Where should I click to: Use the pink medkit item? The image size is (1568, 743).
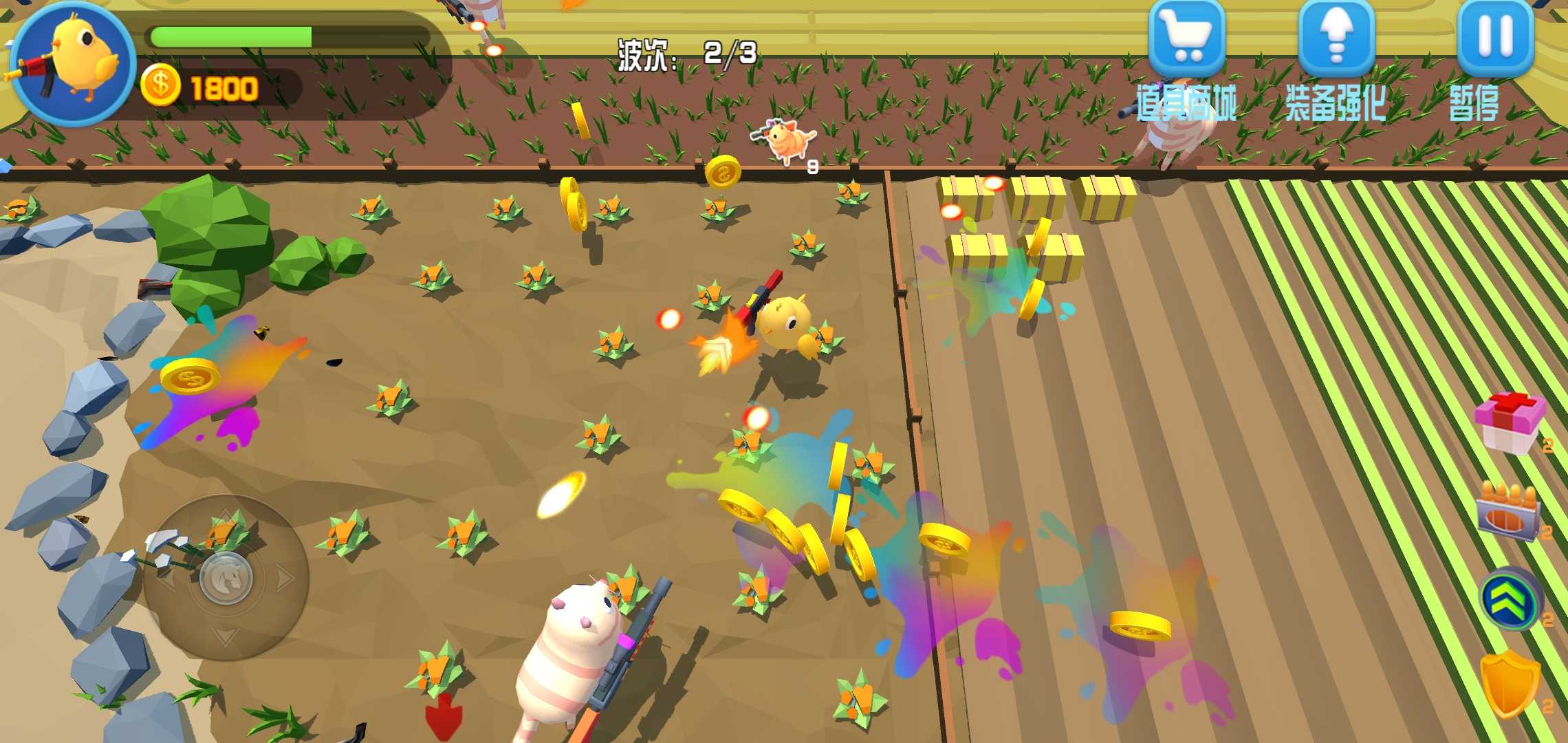click(x=1510, y=422)
